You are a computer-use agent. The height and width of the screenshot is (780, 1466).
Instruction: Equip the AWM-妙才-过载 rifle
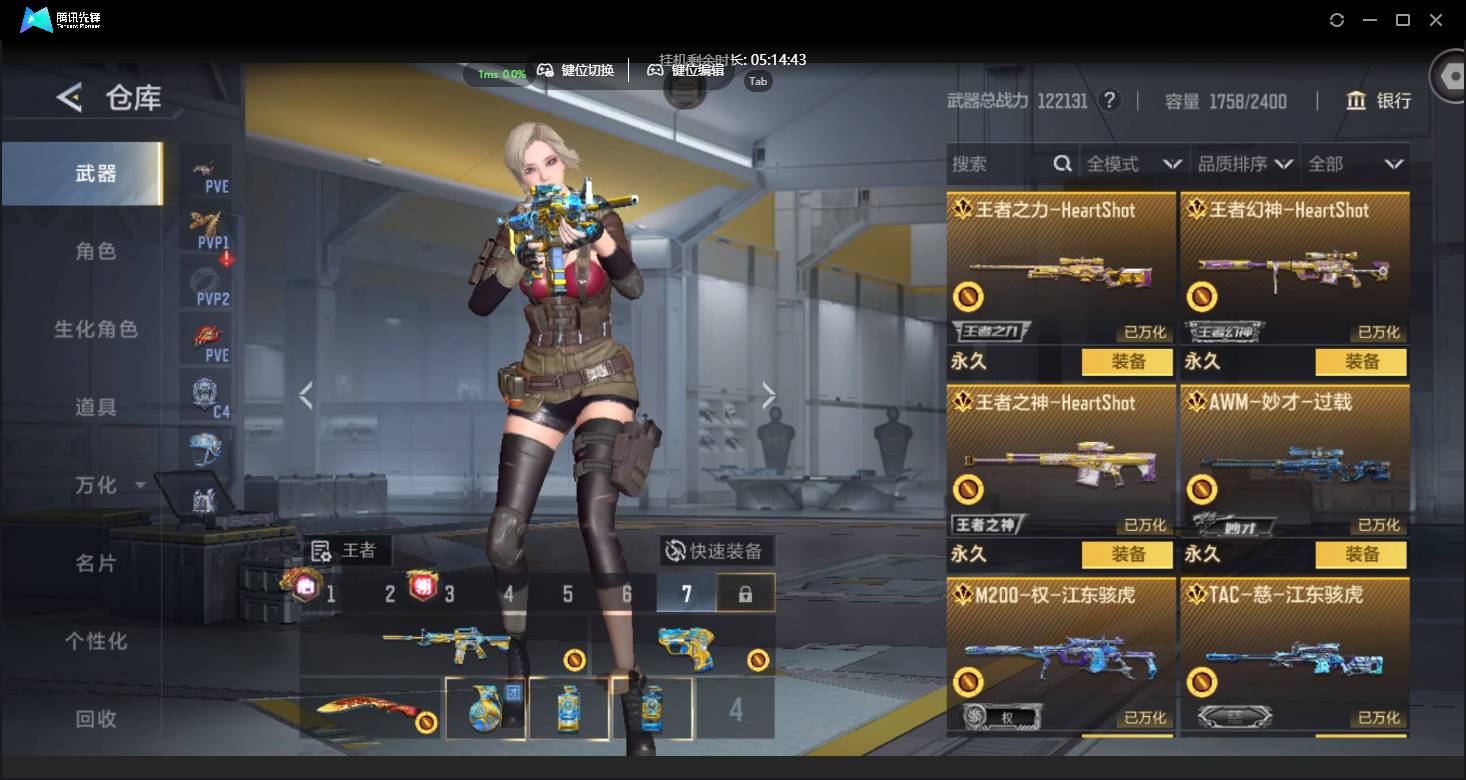coord(1360,554)
